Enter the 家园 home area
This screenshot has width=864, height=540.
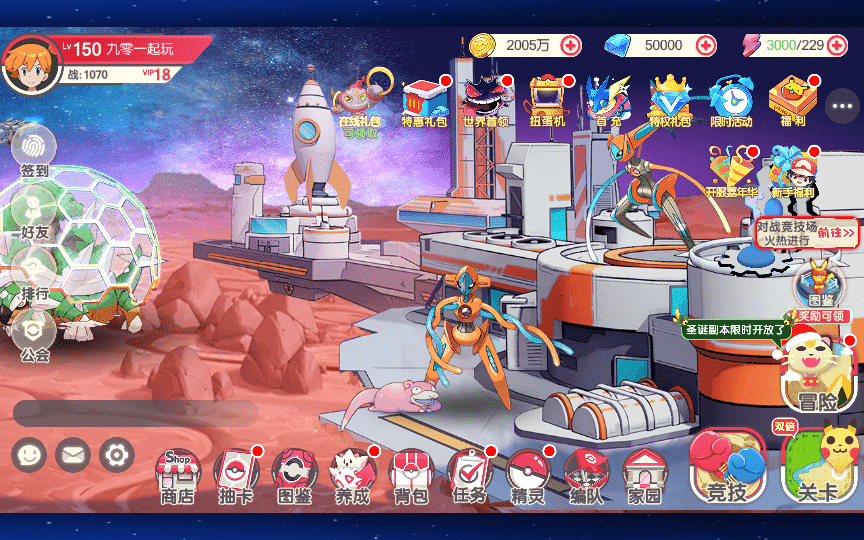(x=645, y=474)
